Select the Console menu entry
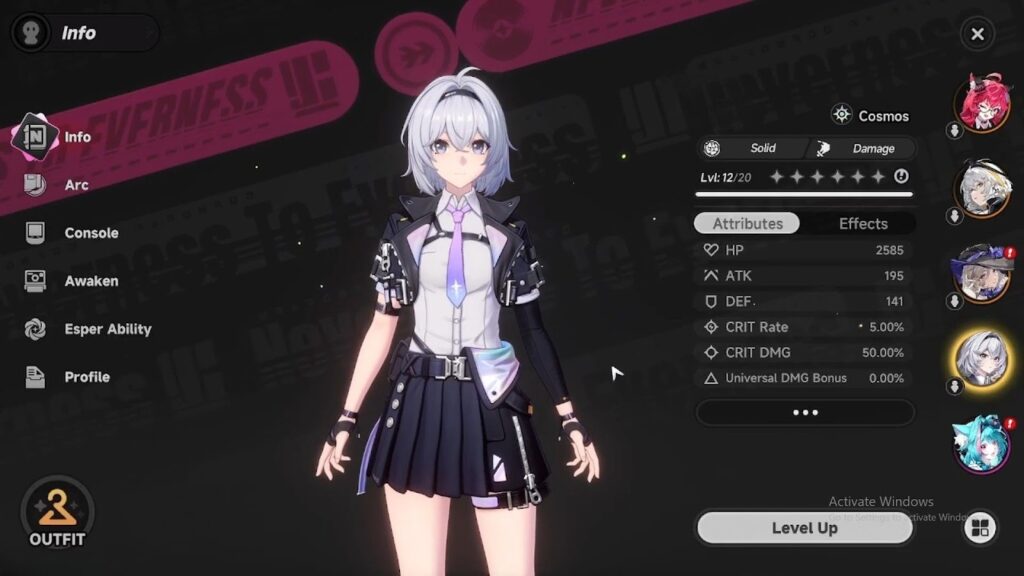Viewport: 1024px width, 576px height. [91, 233]
